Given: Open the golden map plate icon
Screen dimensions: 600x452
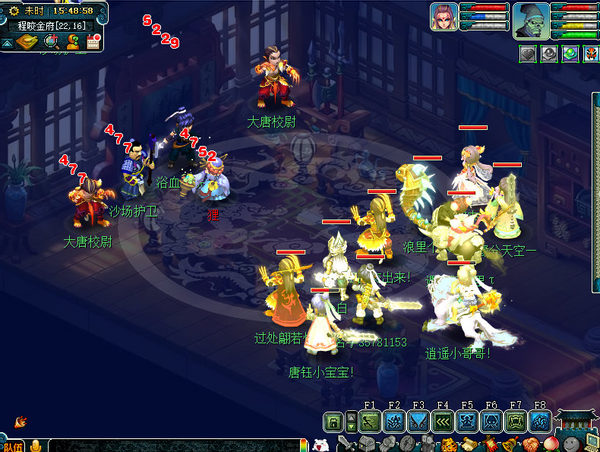Looking at the screenshot, I should coord(26,42).
